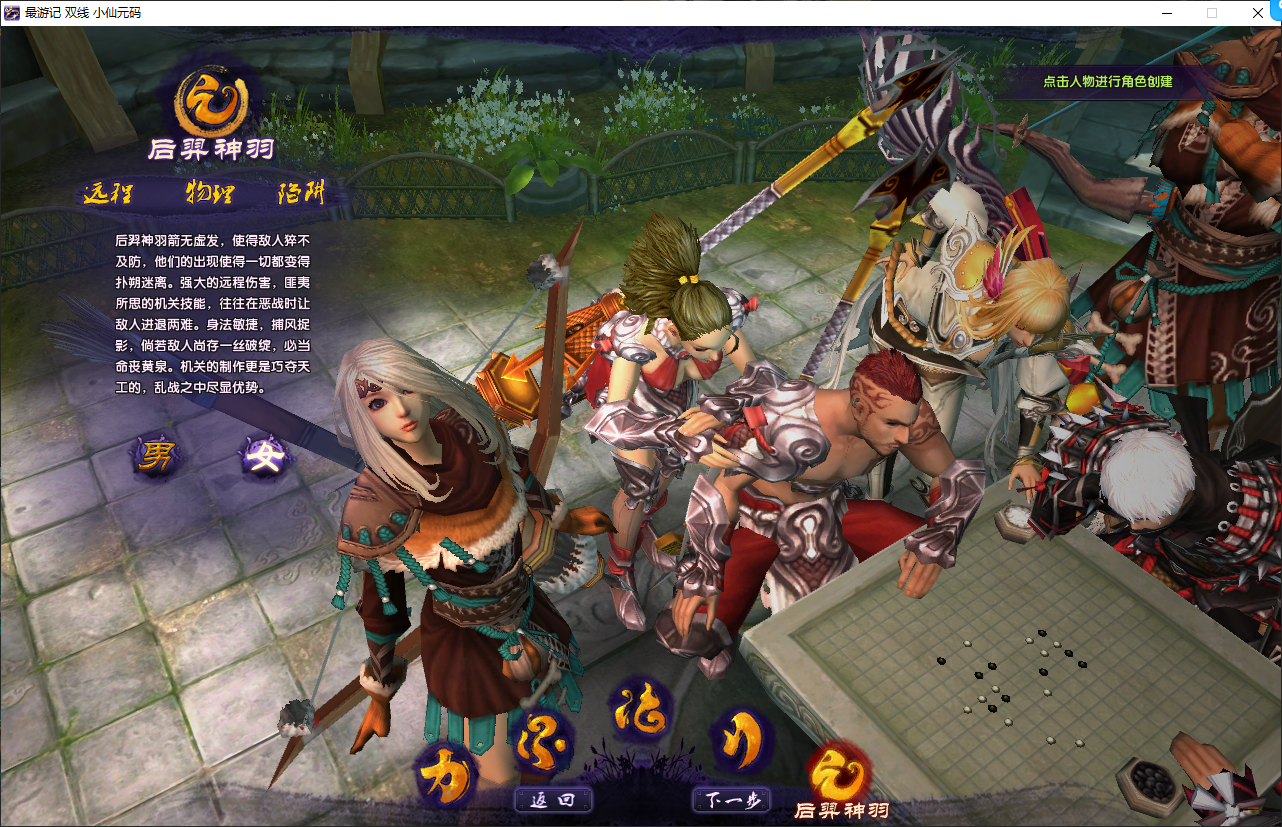Select the 女 female gender option

(x=265, y=455)
